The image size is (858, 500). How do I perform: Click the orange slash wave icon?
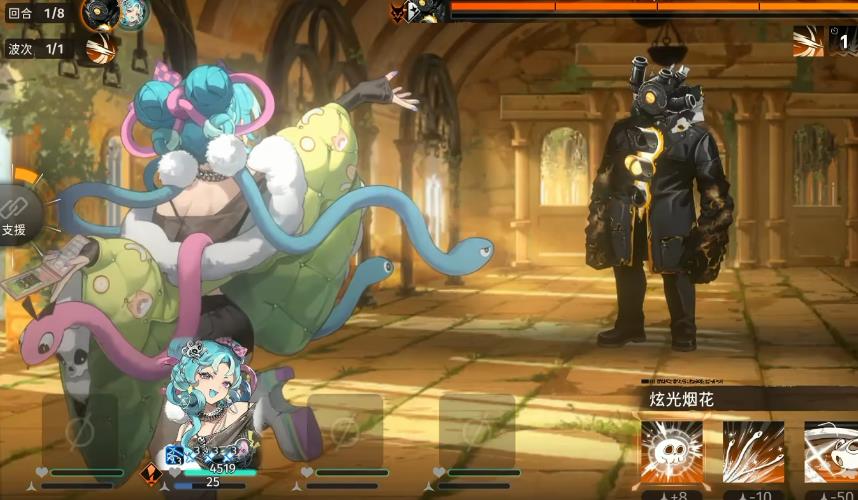click(808, 41)
